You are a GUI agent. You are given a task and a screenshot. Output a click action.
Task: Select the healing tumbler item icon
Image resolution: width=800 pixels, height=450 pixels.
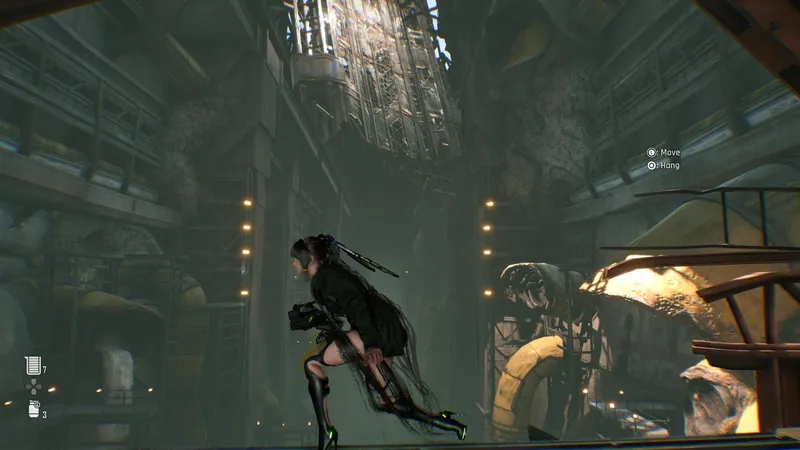click(x=33, y=366)
